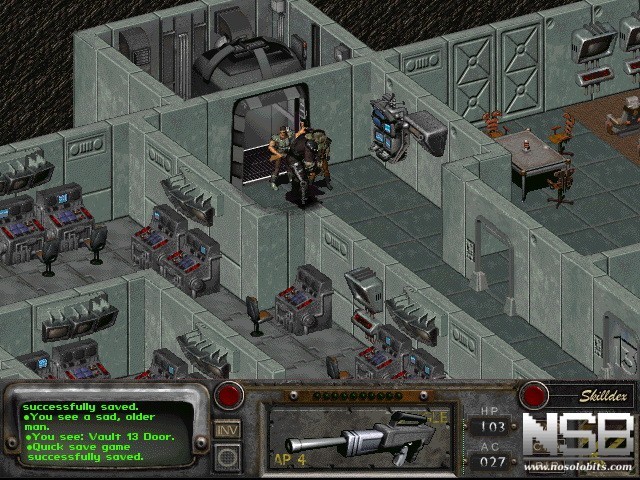640x480 pixels.
Task: Toggle the red switch-hands button beside INV
Action: pos(229,396)
